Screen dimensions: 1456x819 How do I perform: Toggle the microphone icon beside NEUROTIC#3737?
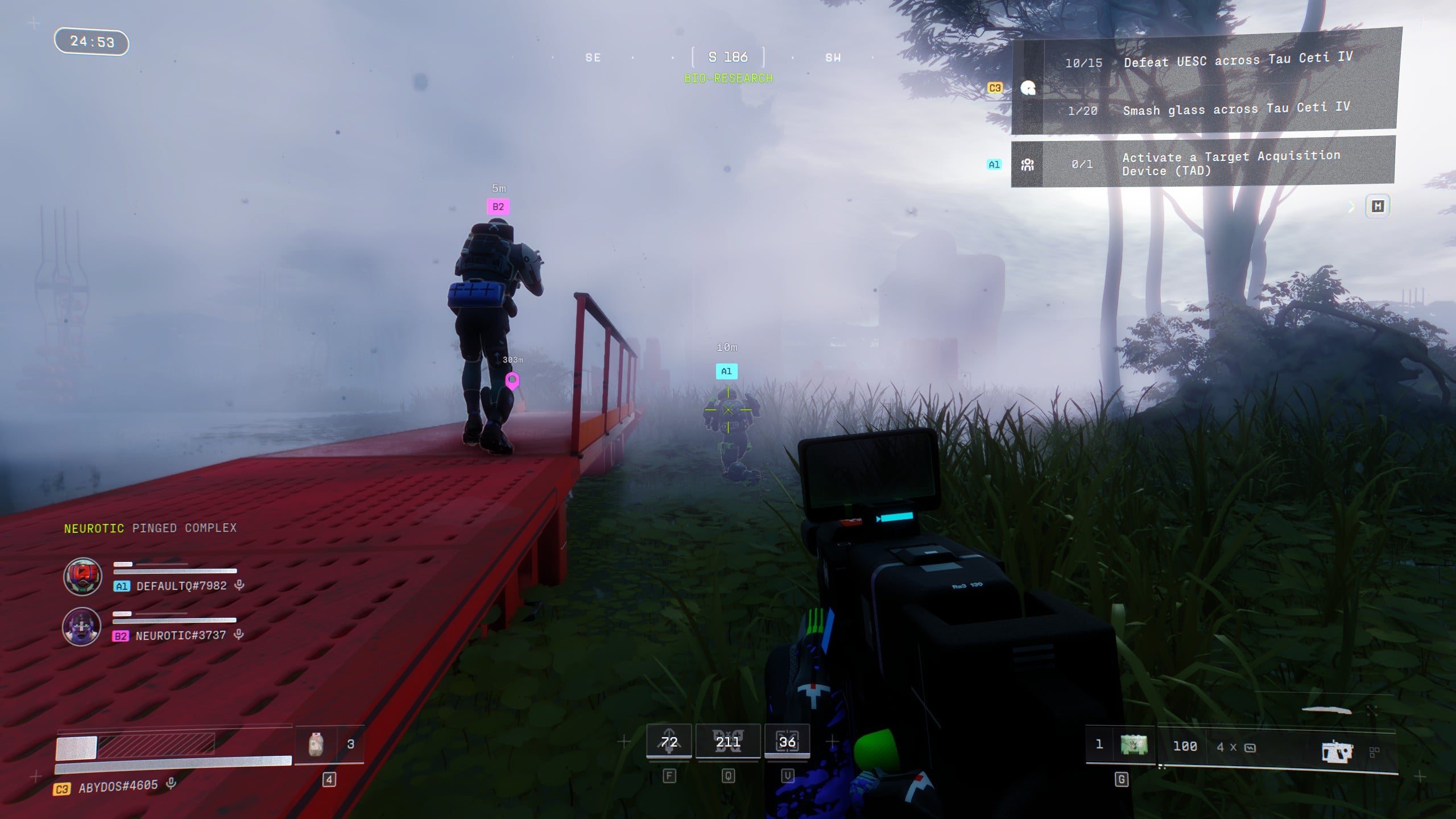(x=239, y=635)
